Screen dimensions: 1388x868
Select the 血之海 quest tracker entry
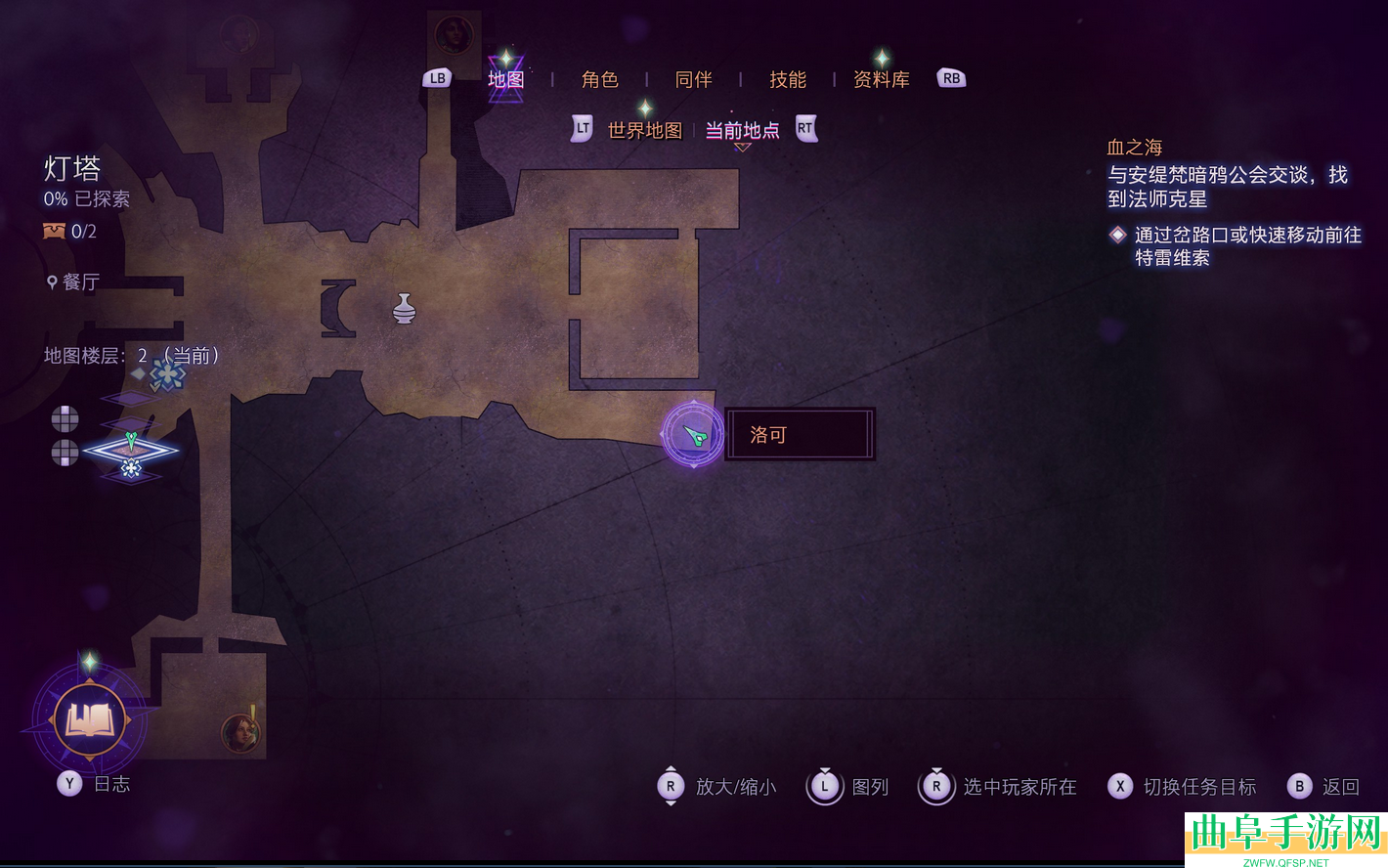(1134, 148)
